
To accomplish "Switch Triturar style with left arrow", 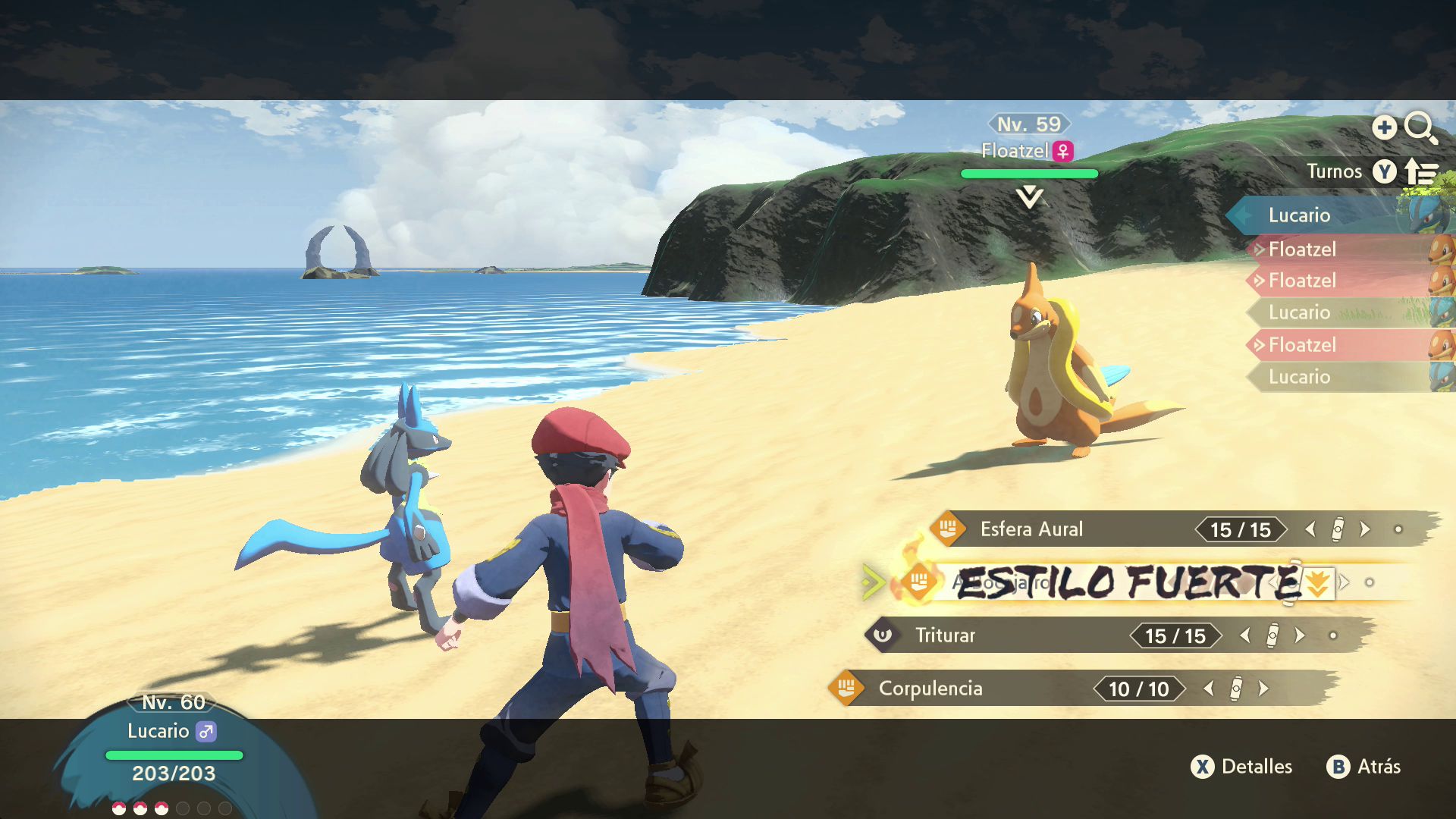I will (x=1244, y=635).
